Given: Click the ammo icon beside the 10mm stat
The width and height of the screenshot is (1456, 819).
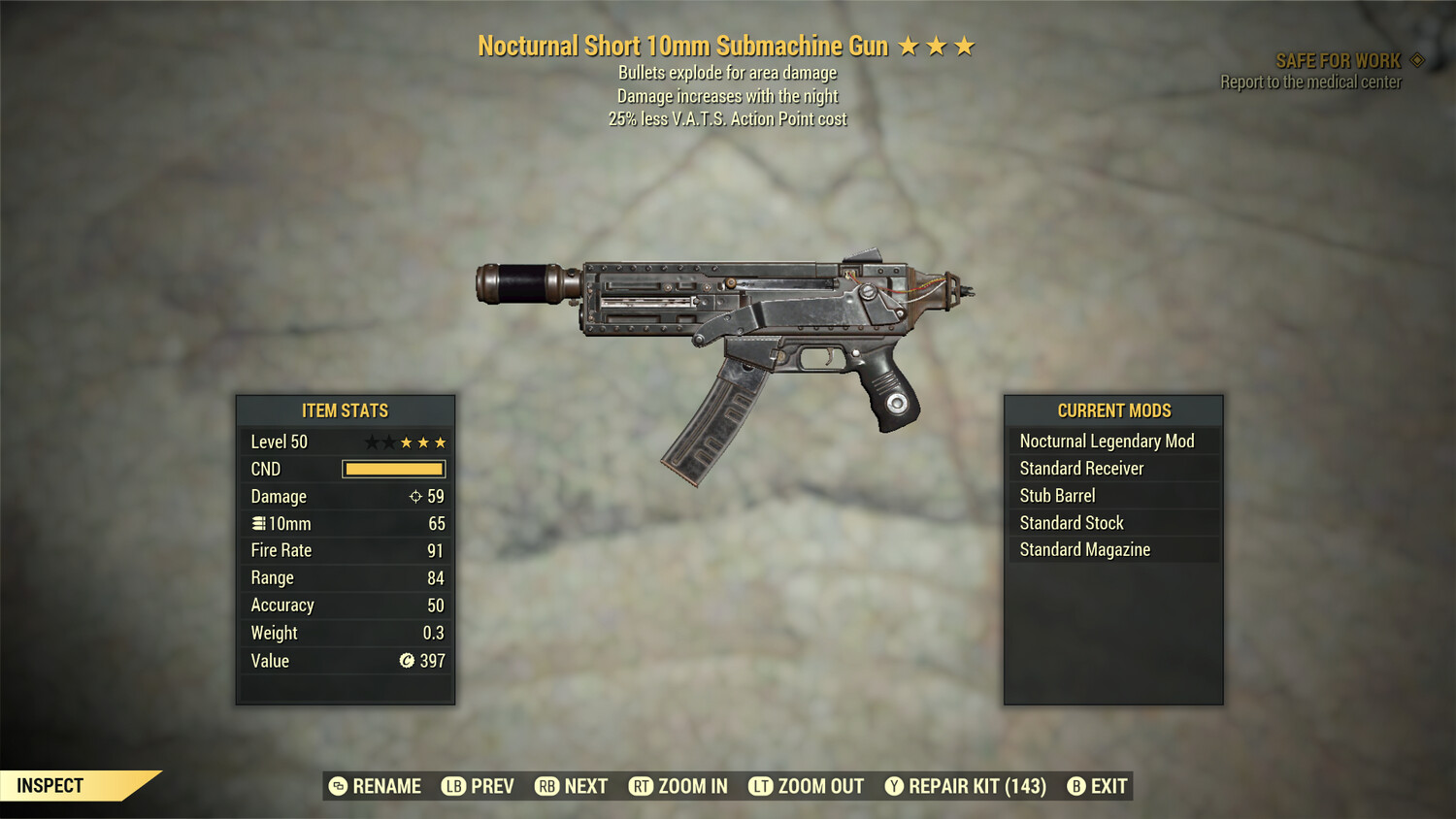Looking at the screenshot, I should (x=258, y=523).
